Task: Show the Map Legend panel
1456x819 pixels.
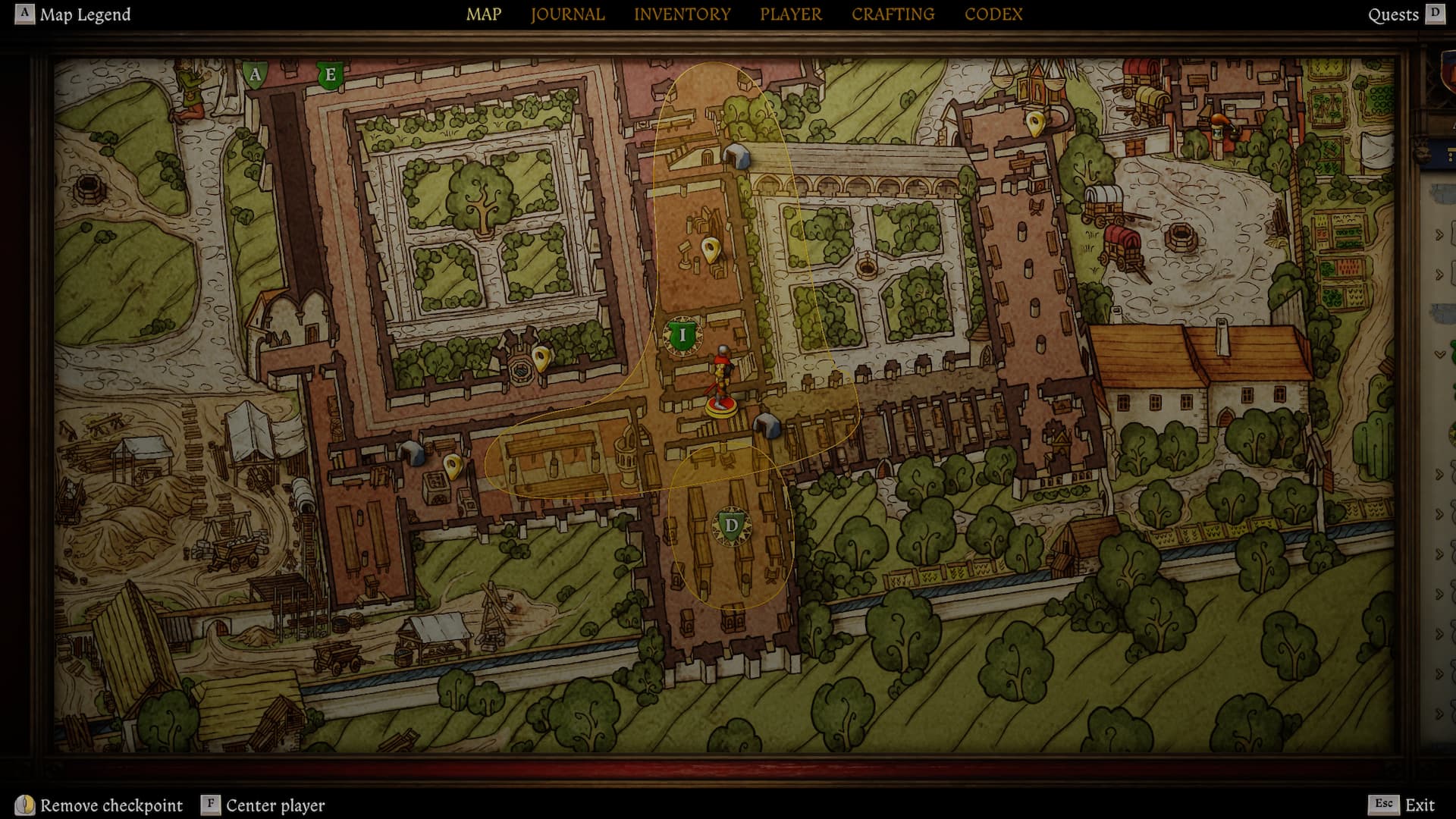Action: (74, 14)
